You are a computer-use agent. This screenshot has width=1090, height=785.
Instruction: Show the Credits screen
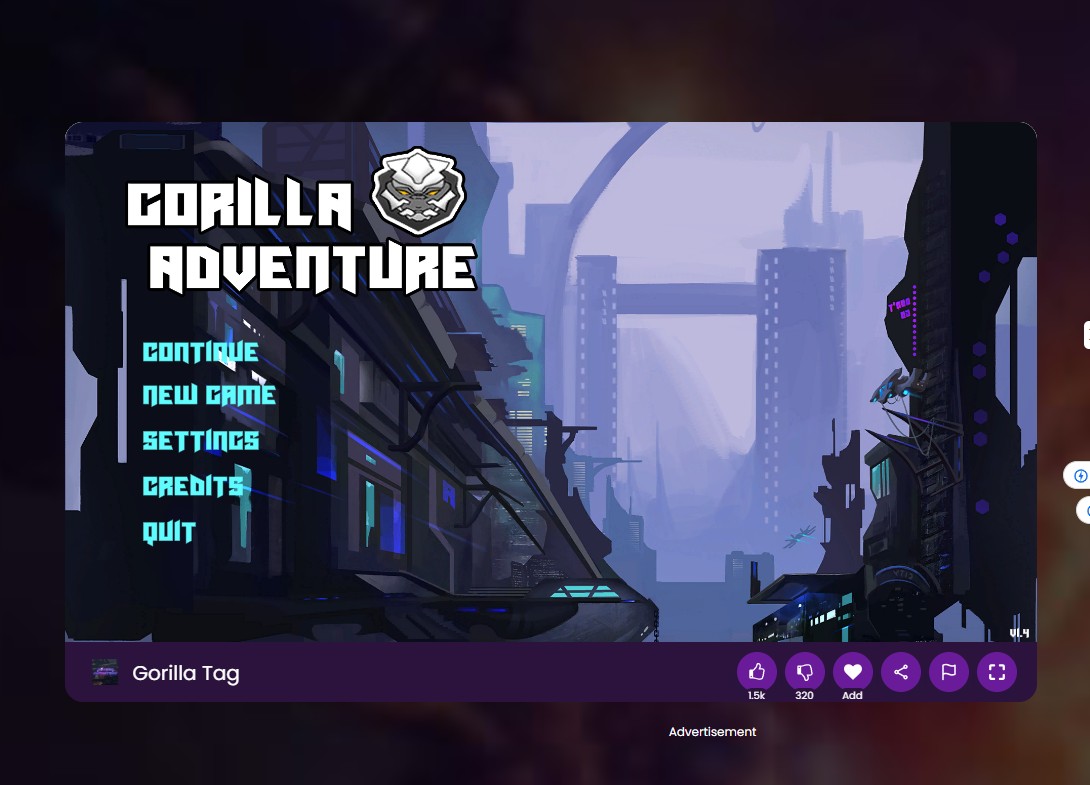tap(193, 487)
